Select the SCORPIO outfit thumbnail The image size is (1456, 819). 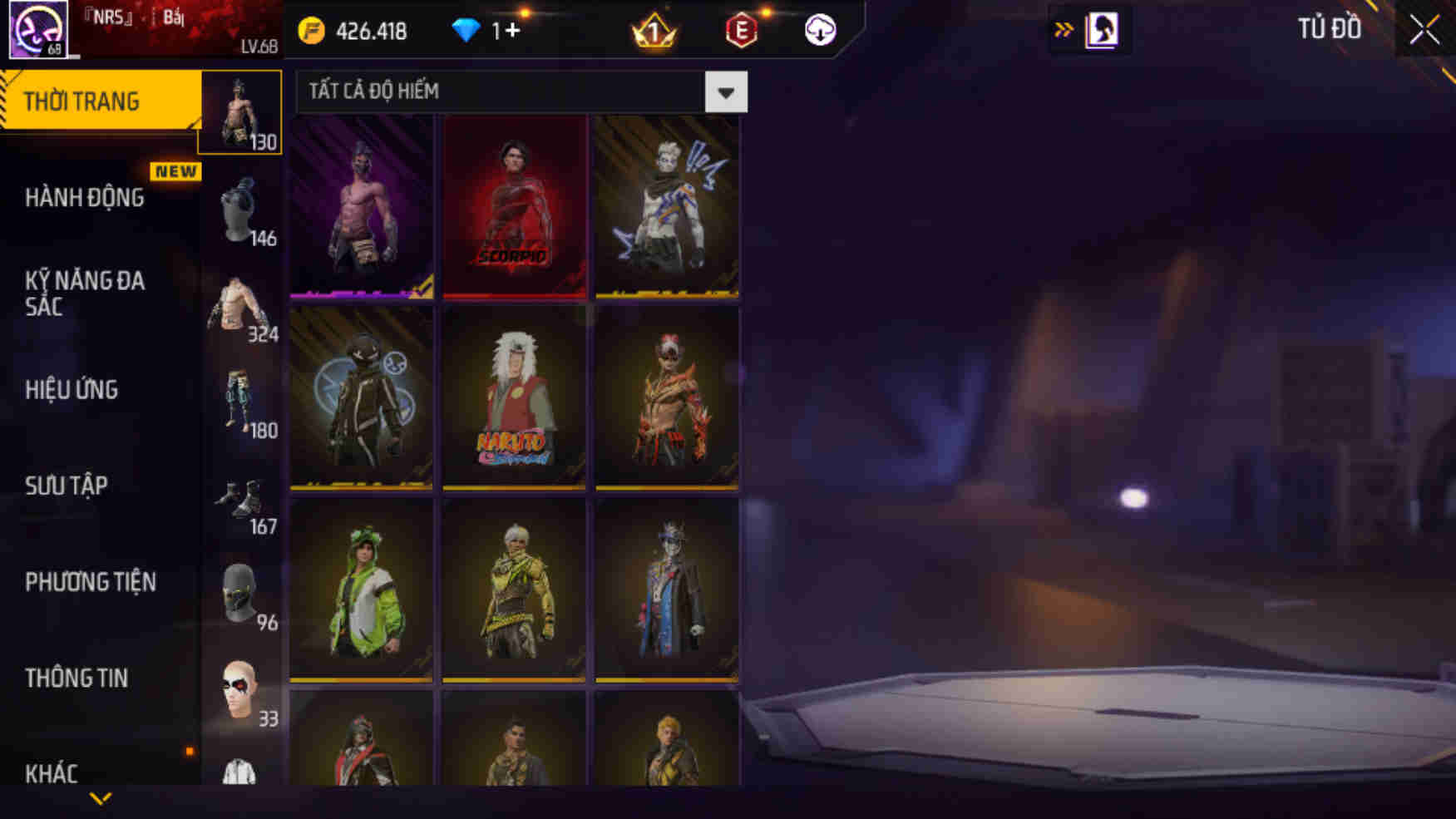tap(515, 205)
